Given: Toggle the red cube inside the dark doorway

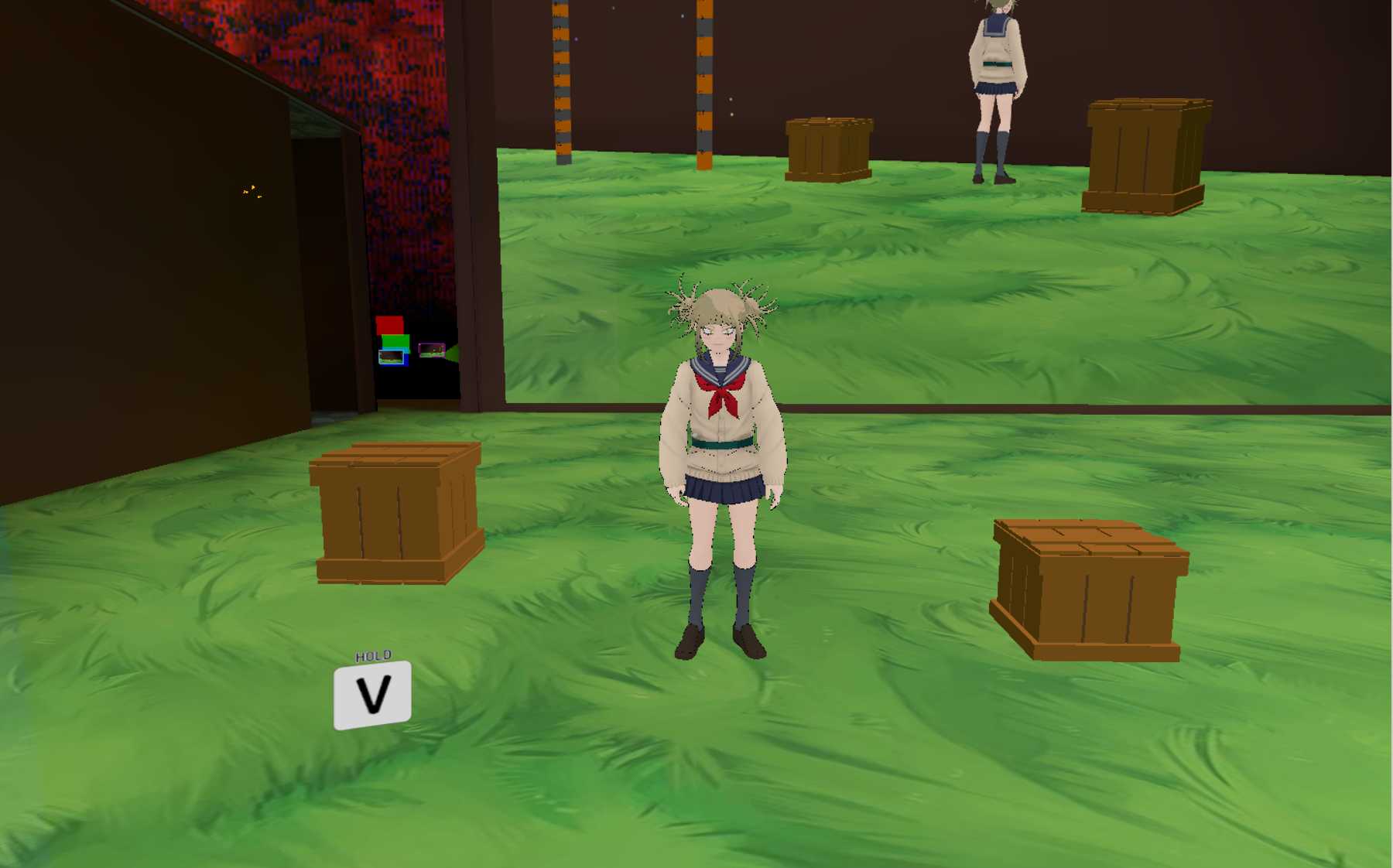Looking at the screenshot, I should click(389, 323).
